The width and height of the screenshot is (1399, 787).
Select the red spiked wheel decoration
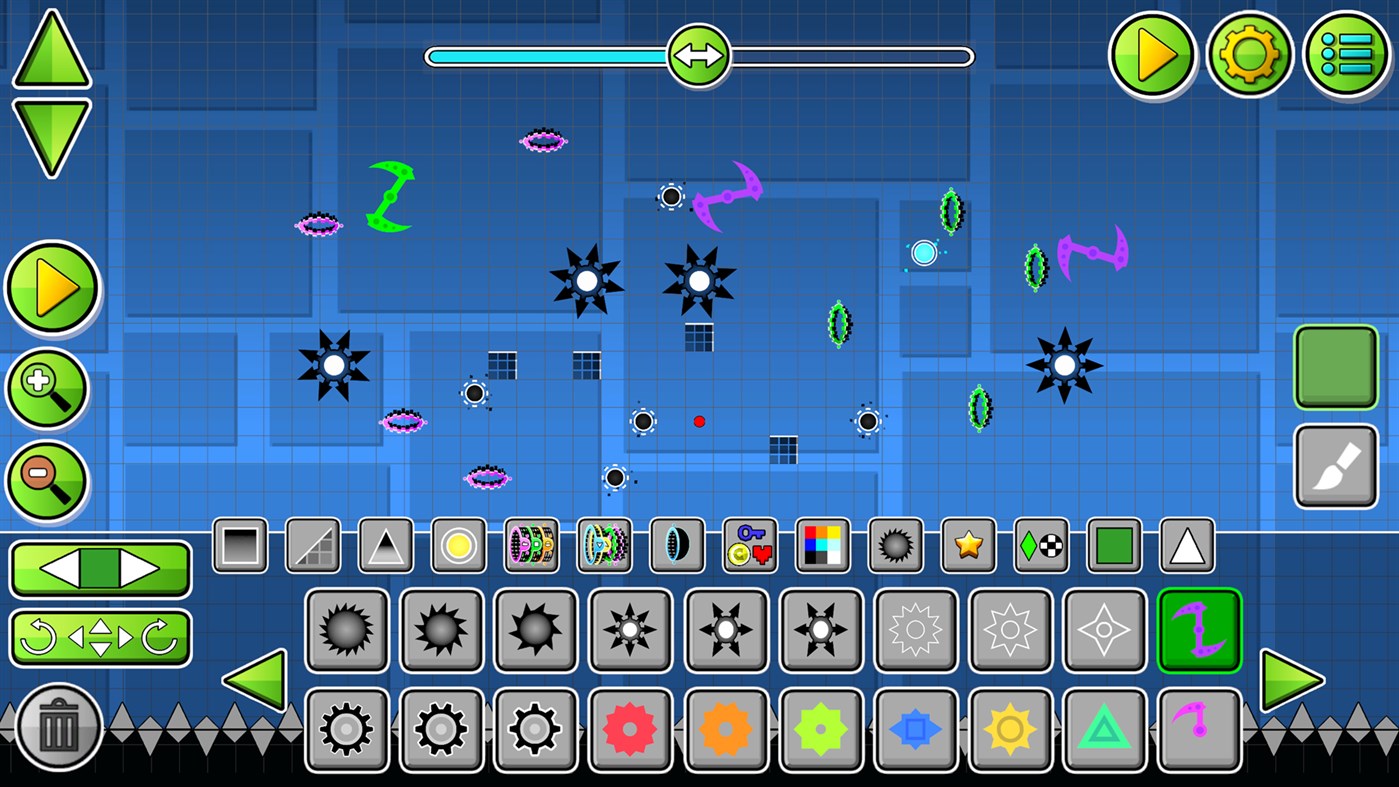click(631, 729)
